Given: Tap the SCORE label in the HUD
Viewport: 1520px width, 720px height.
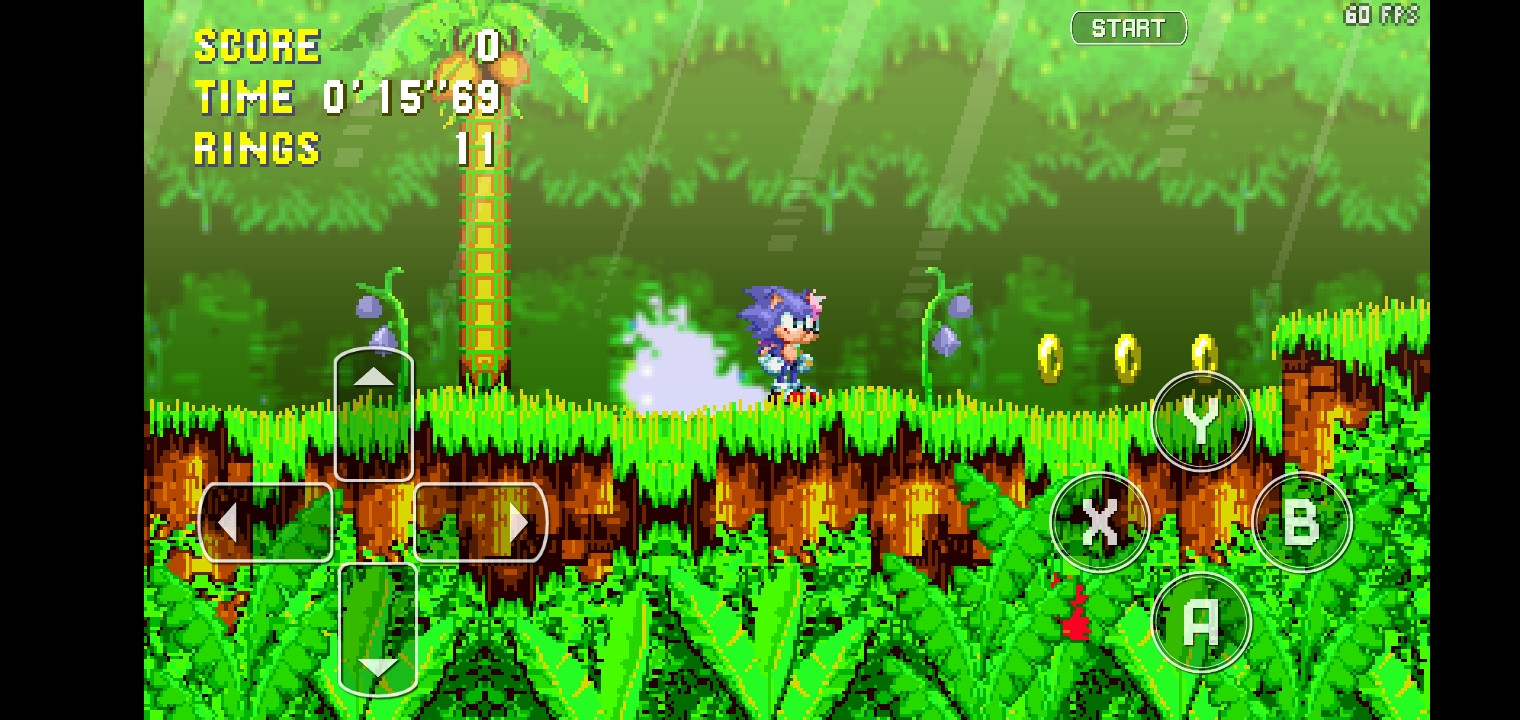Looking at the screenshot, I should pos(257,44).
